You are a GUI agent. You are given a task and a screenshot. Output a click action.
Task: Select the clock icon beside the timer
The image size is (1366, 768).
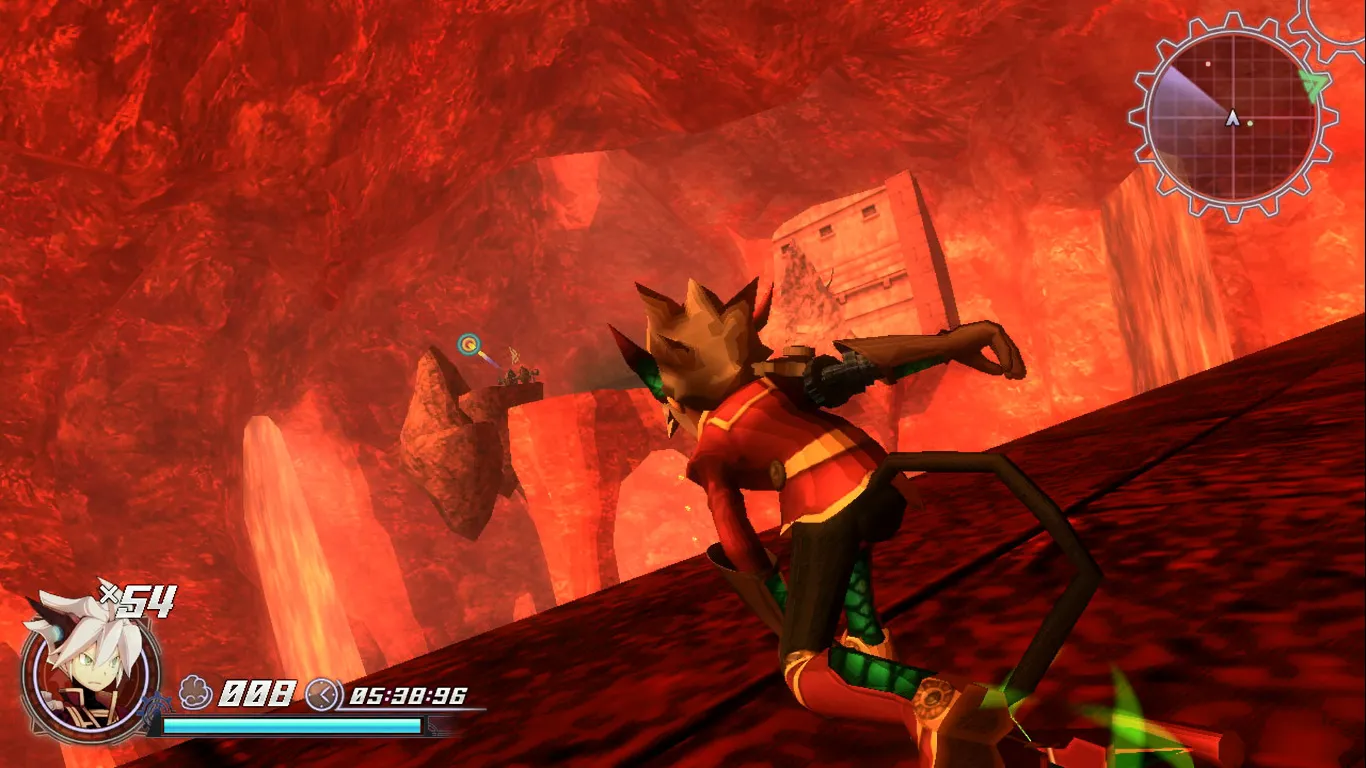tap(322, 694)
